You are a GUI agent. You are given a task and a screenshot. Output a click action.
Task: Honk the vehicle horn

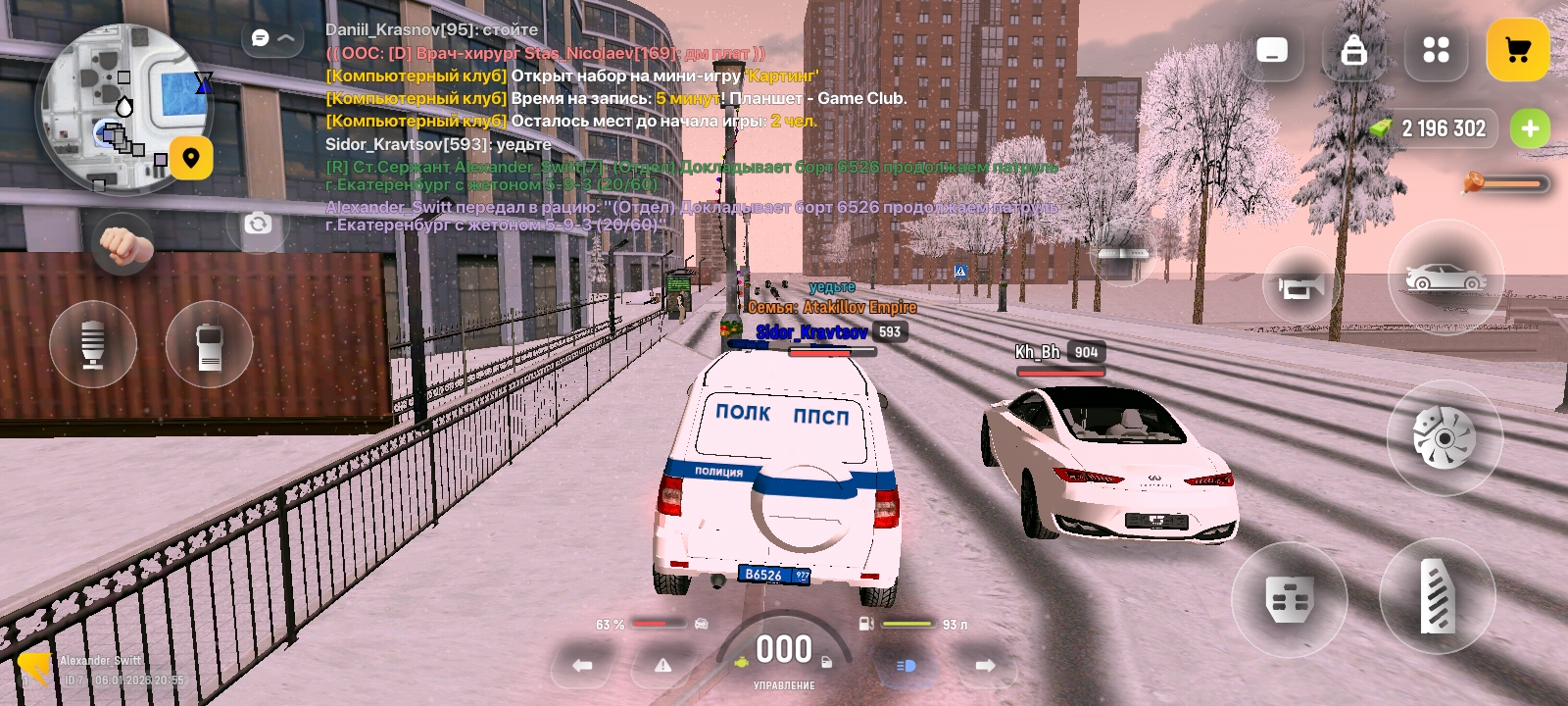click(x=1301, y=285)
